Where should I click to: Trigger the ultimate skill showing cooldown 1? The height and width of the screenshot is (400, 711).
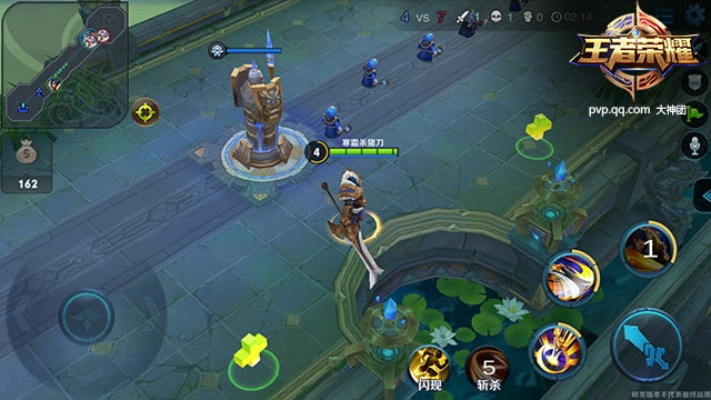(x=649, y=247)
